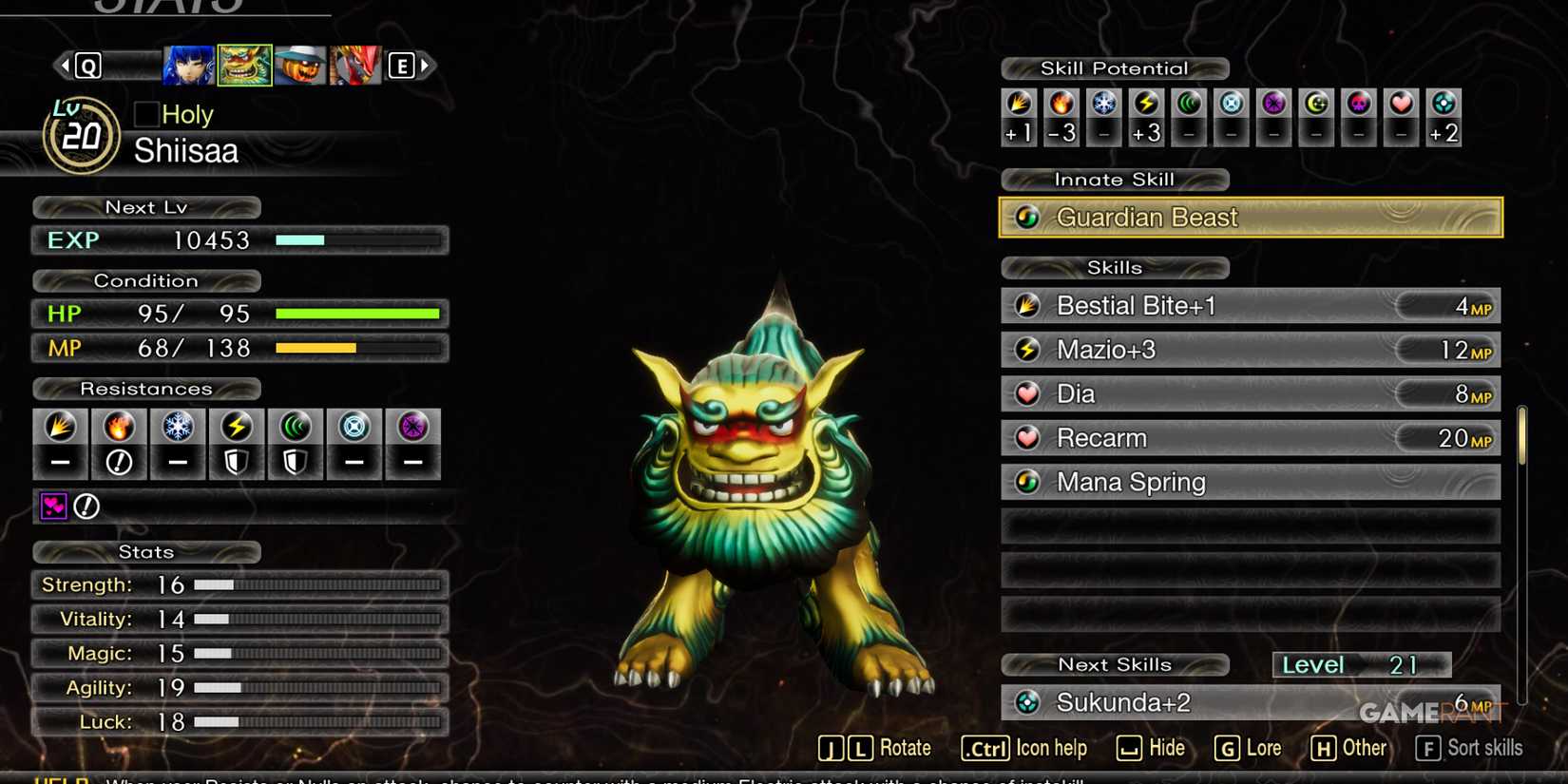The height and width of the screenshot is (784, 1568).
Task: Click the right arrow to view next demon
Action: coord(427,65)
